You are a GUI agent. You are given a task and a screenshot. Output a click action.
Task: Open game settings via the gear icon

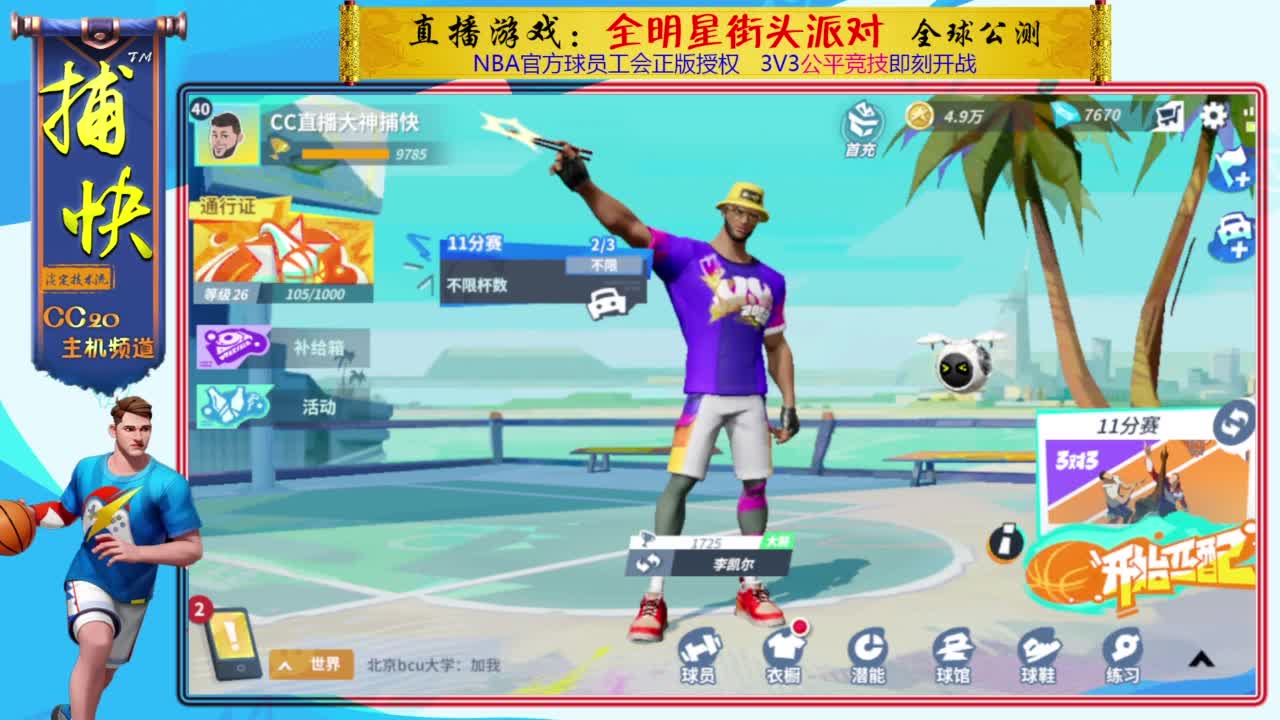1215,117
